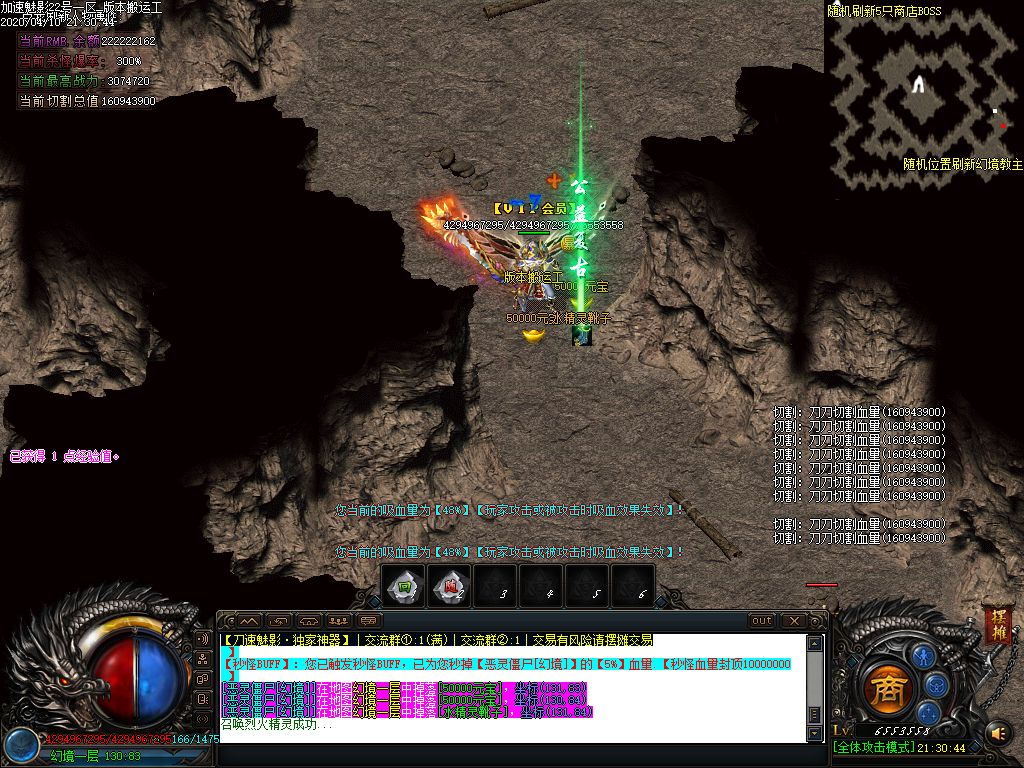Open the blue warrior character icon
This screenshot has height=768, width=1024.
point(922,657)
